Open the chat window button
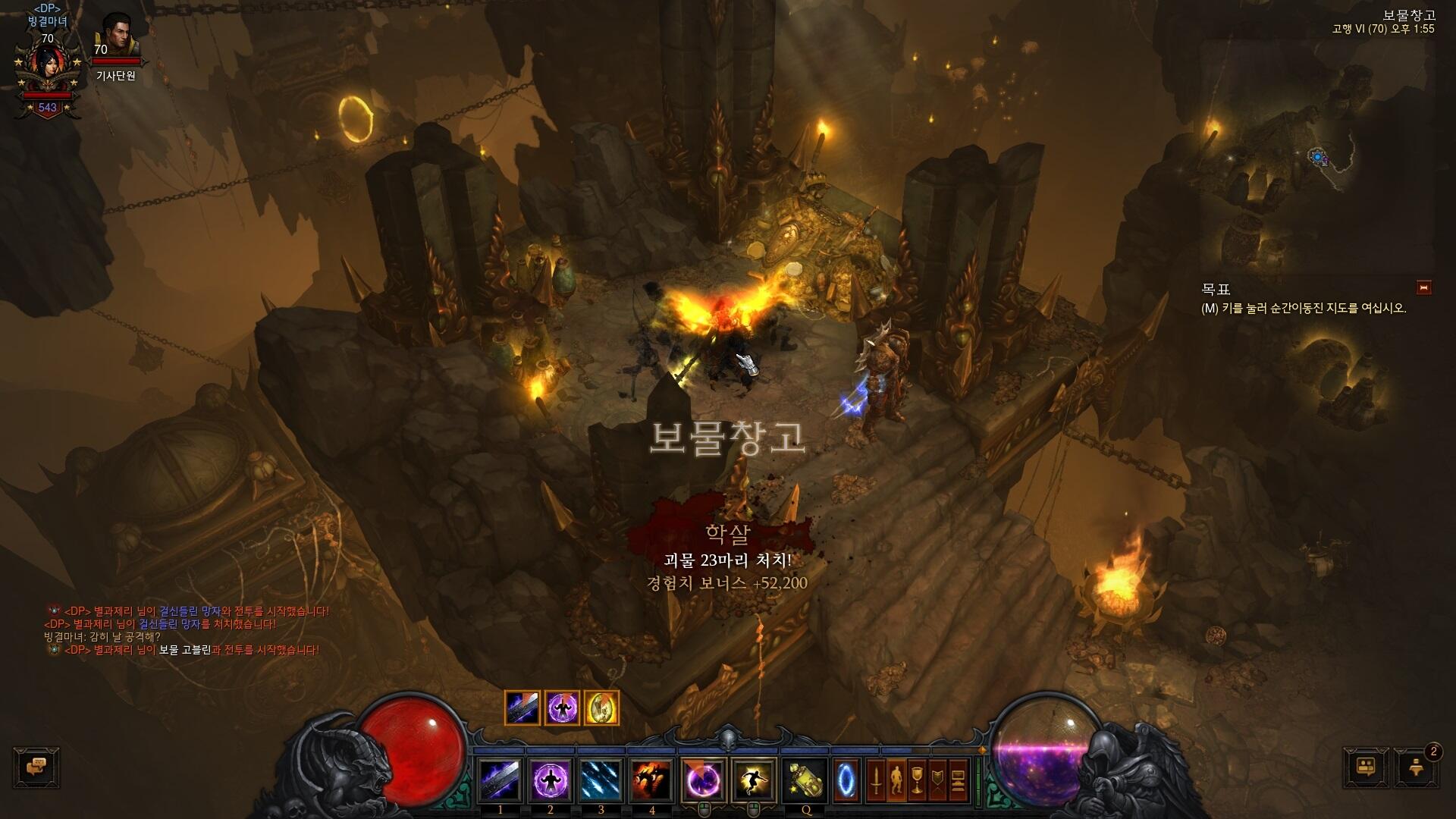The height and width of the screenshot is (819, 1456). (x=36, y=767)
